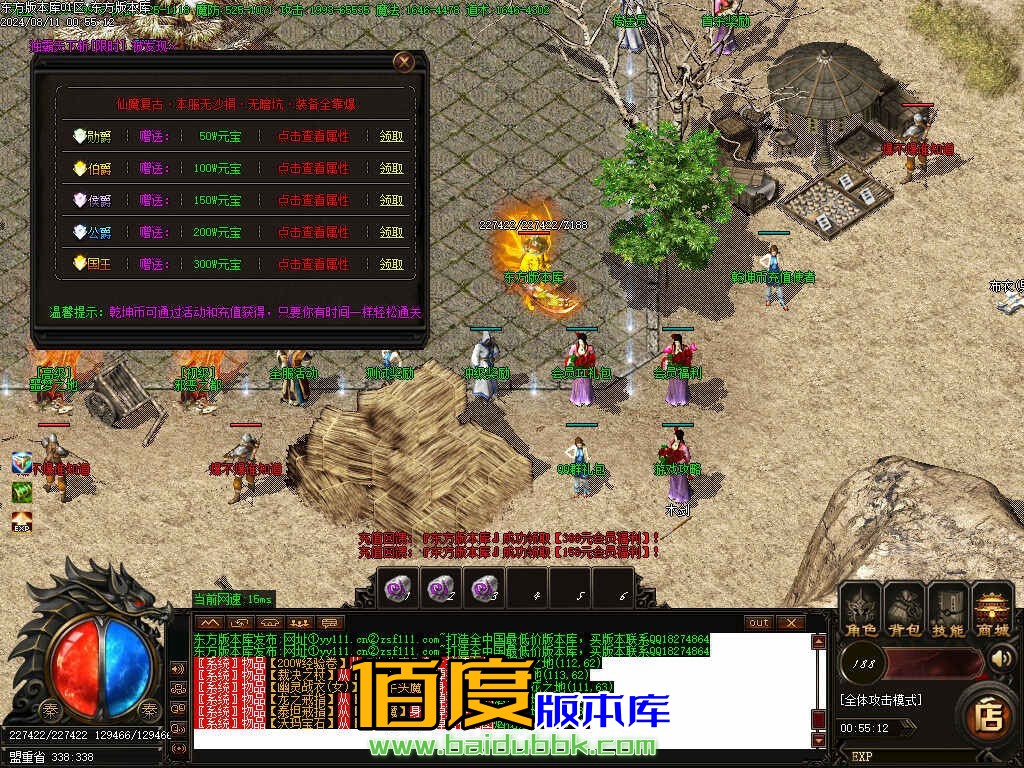Image resolution: width=1024 pixels, height=768 pixels.
Task: Claim the 伯爵 100W元宝 reward
Action: (392, 169)
